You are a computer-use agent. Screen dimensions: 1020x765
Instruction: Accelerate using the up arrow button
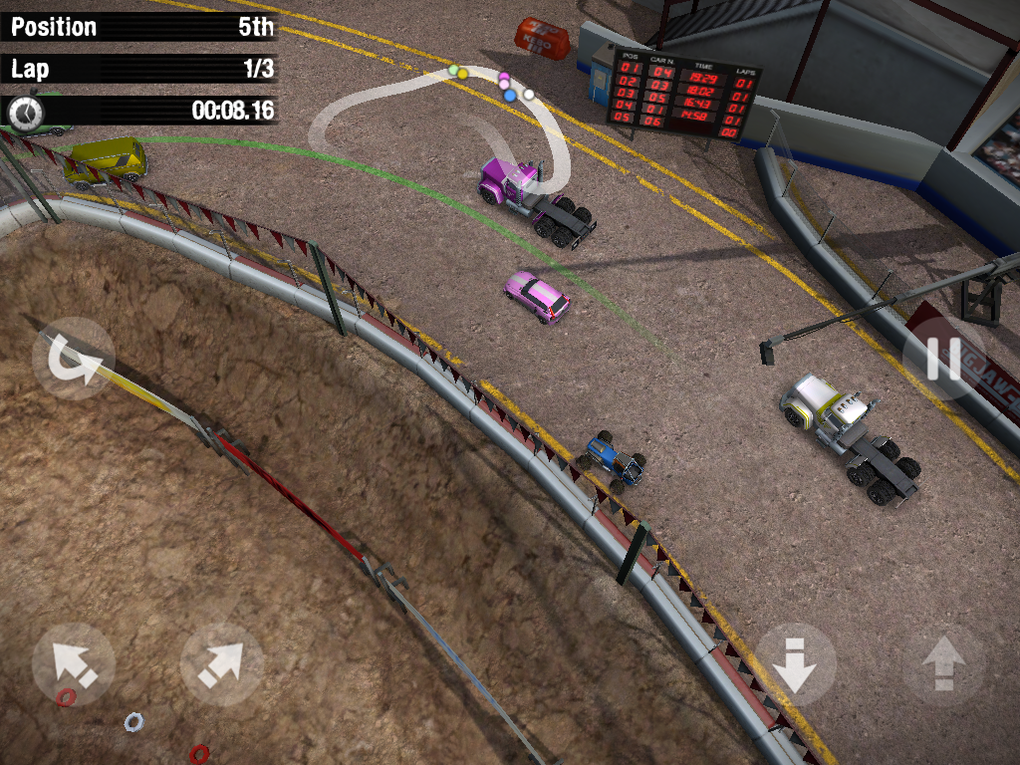(943, 664)
